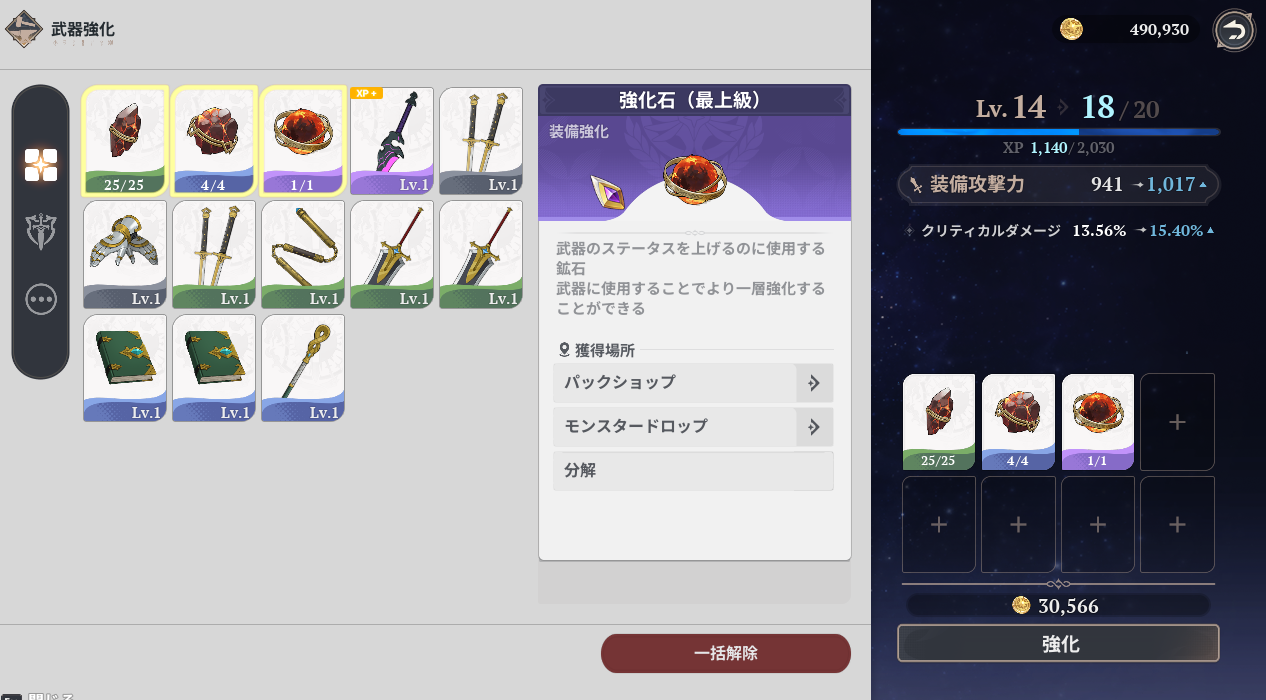Select the white shoulder armor gauntlet item
The image size is (1266, 700).
coord(124,254)
